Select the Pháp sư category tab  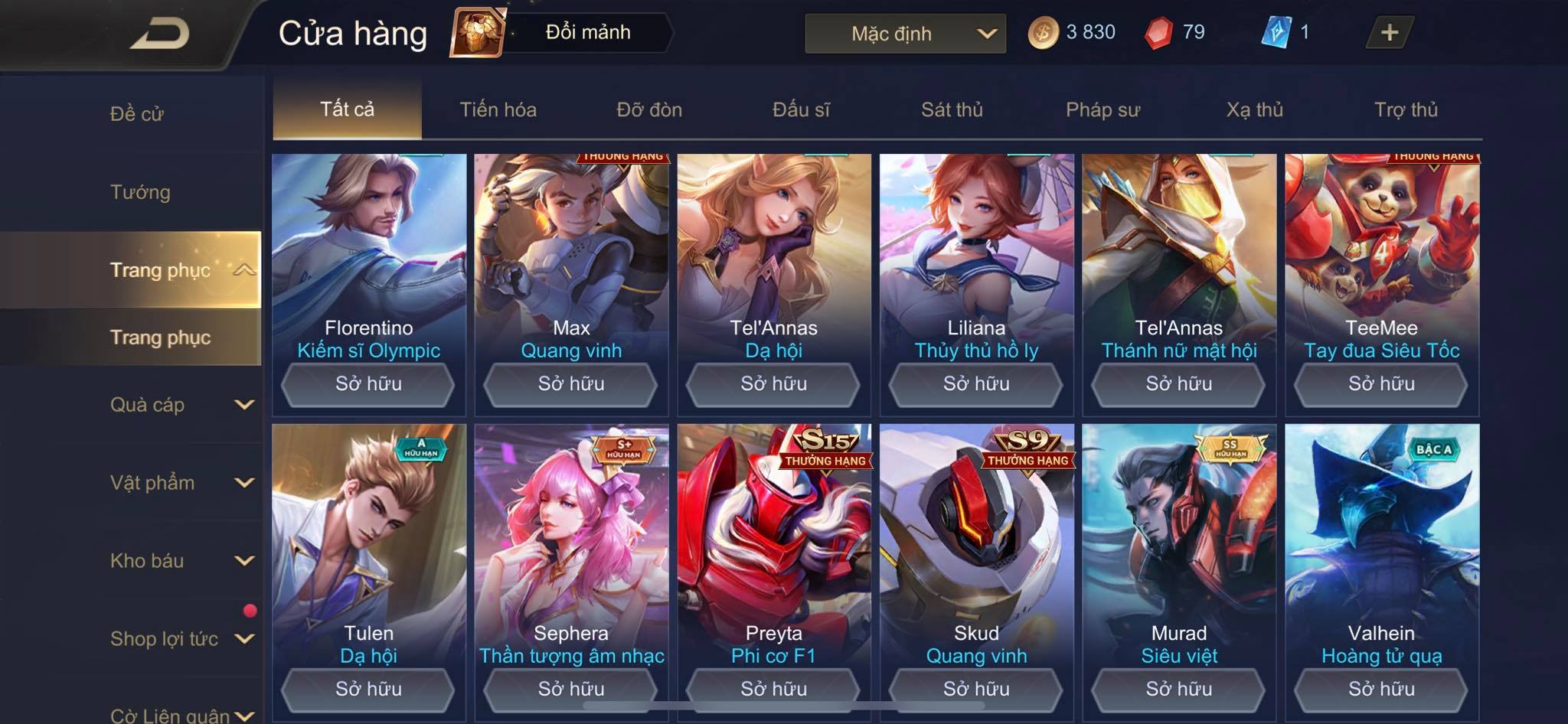click(1102, 109)
